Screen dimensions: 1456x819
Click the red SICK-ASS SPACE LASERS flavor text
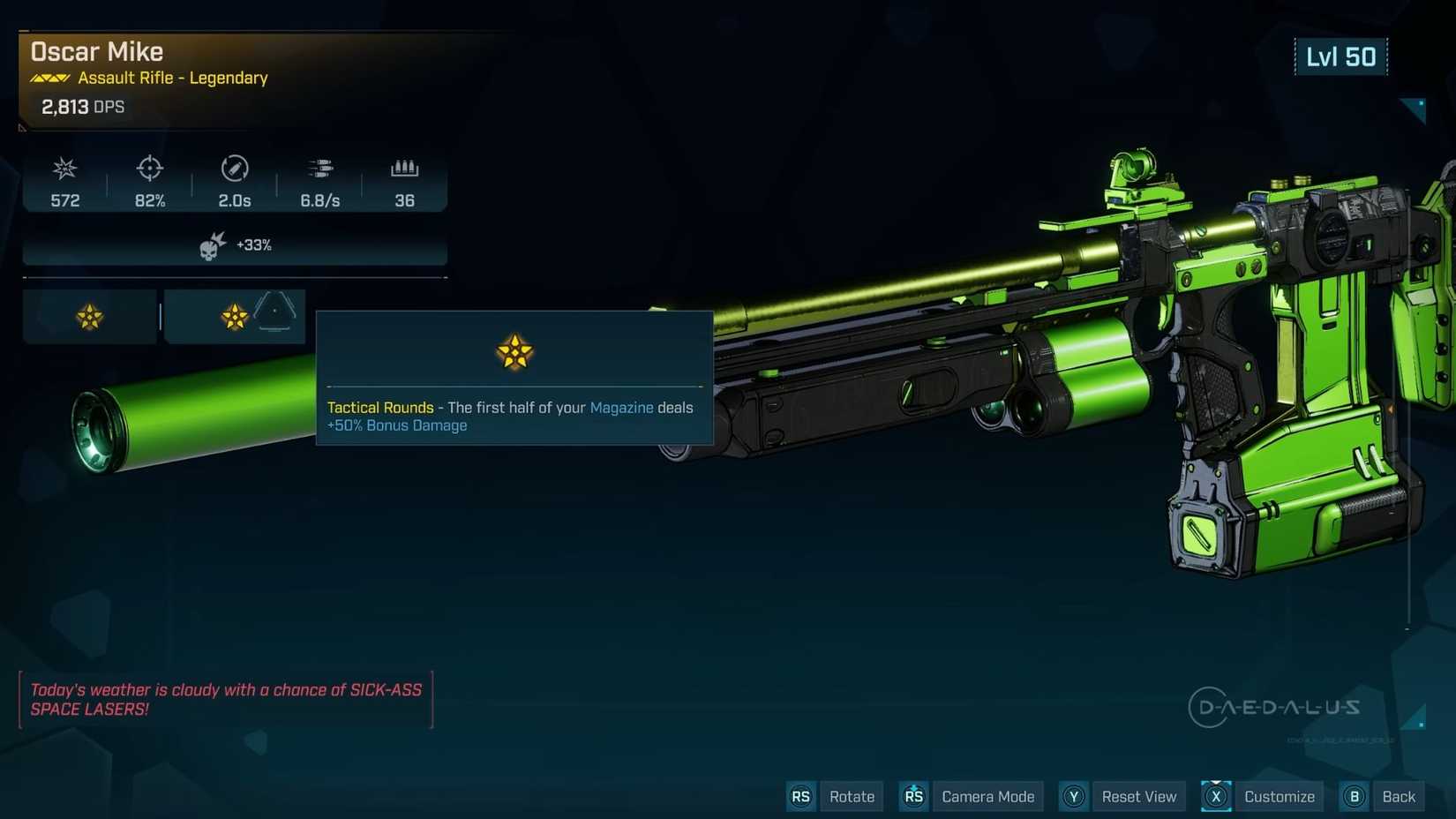pos(226,699)
